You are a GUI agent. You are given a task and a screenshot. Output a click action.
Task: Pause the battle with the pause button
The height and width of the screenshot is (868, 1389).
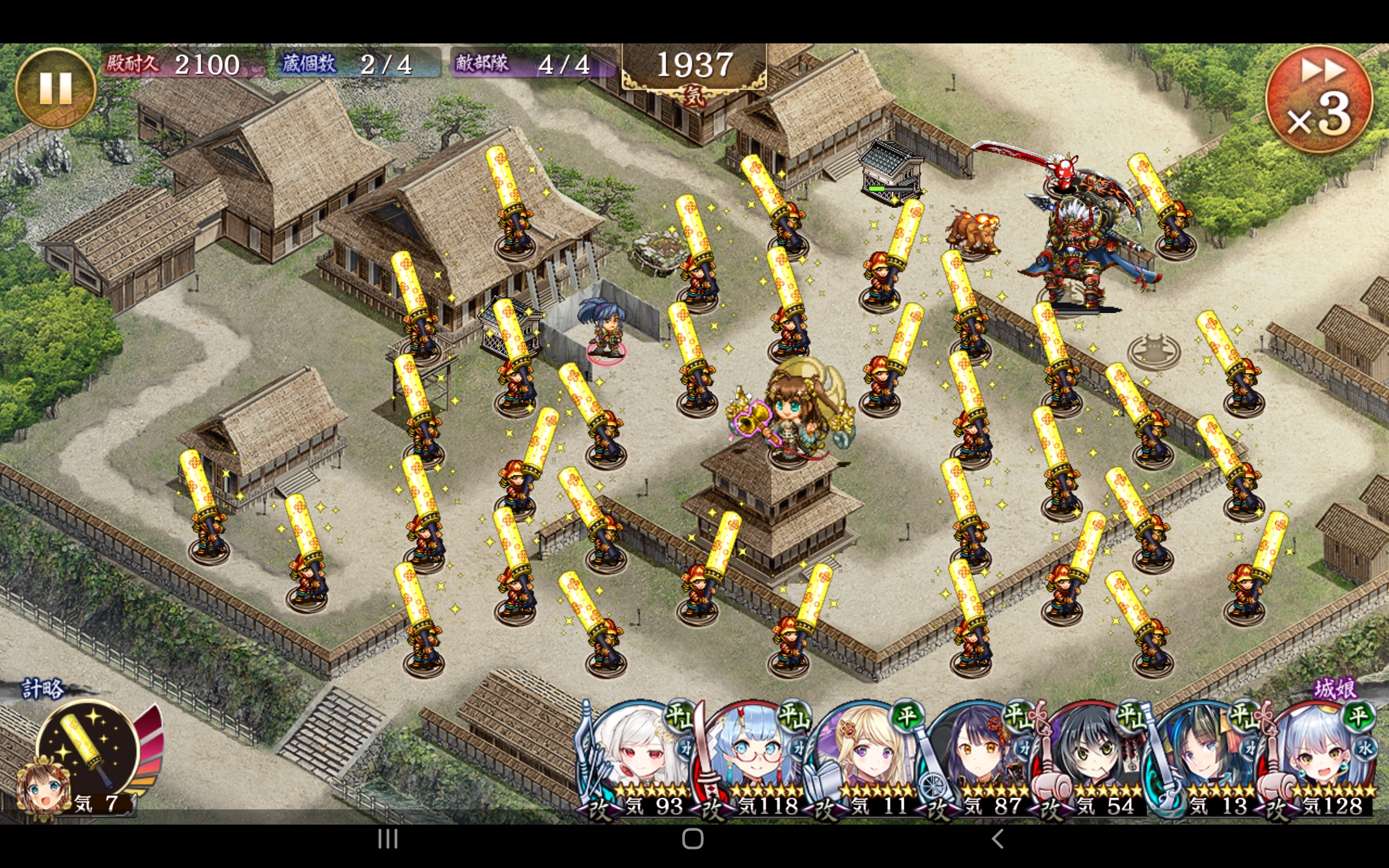[x=55, y=88]
